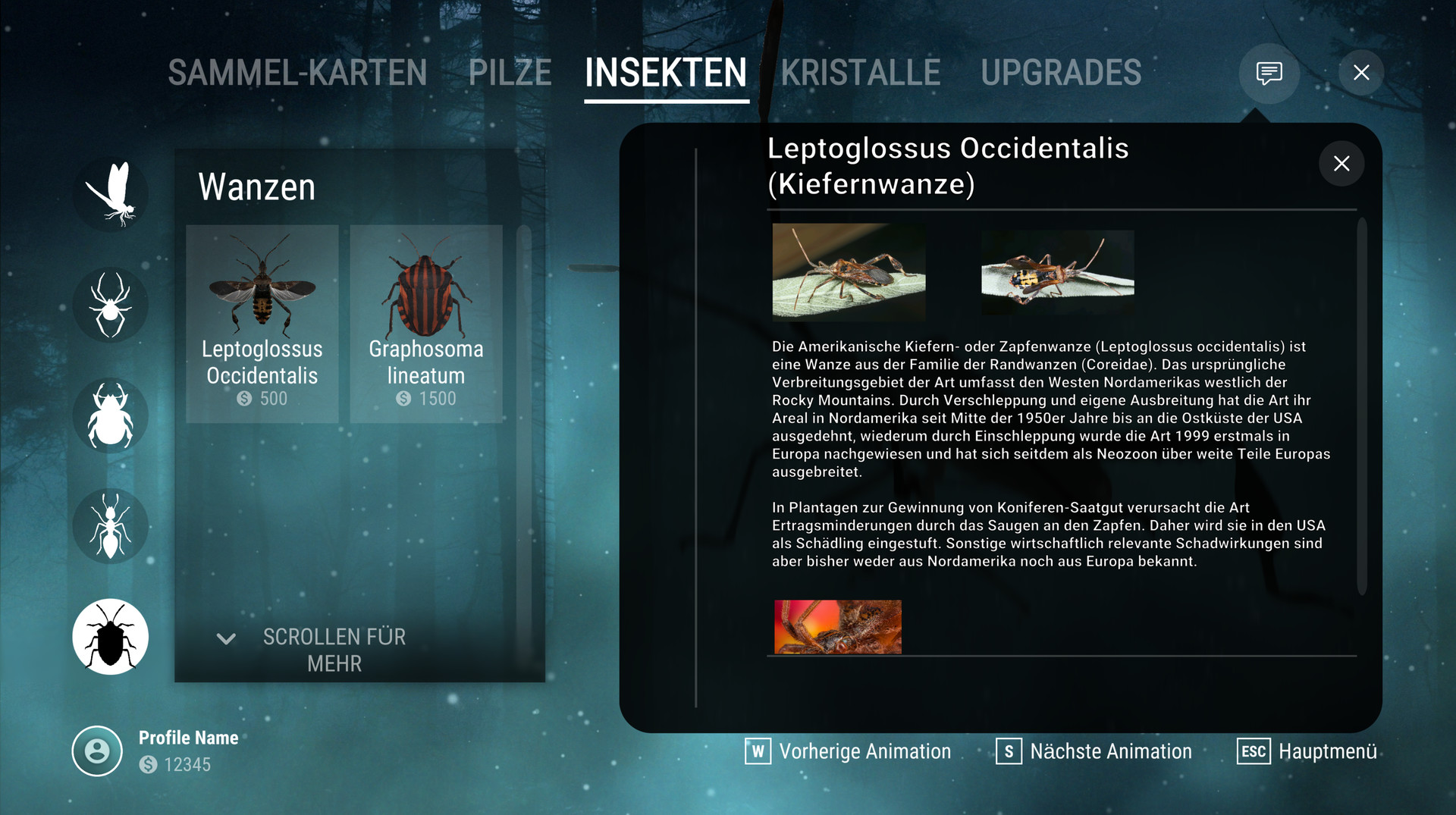Click the currency icon beside 12345
The width and height of the screenshot is (1456, 815).
click(149, 765)
